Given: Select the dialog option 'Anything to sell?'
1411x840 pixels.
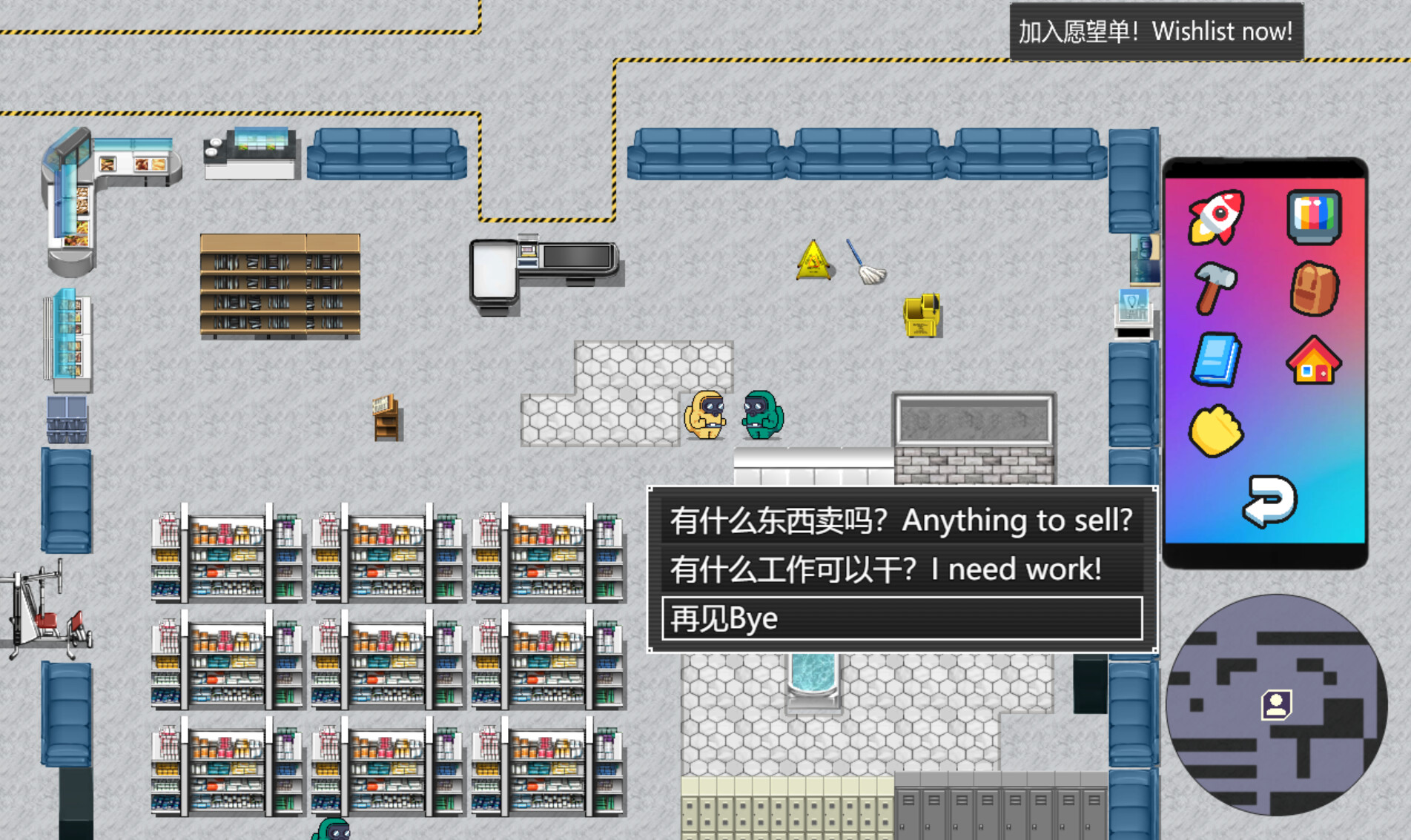Looking at the screenshot, I should point(902,521).
